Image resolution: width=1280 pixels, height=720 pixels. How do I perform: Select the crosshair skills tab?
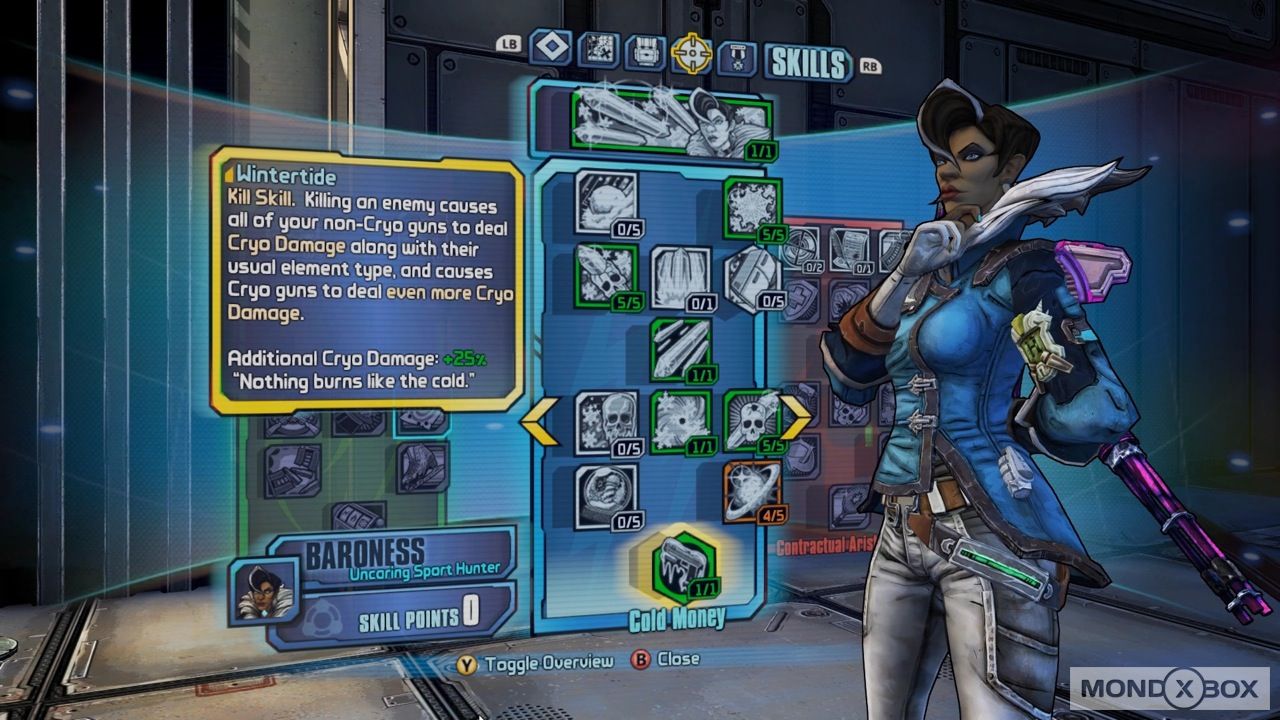click(691, 54)
